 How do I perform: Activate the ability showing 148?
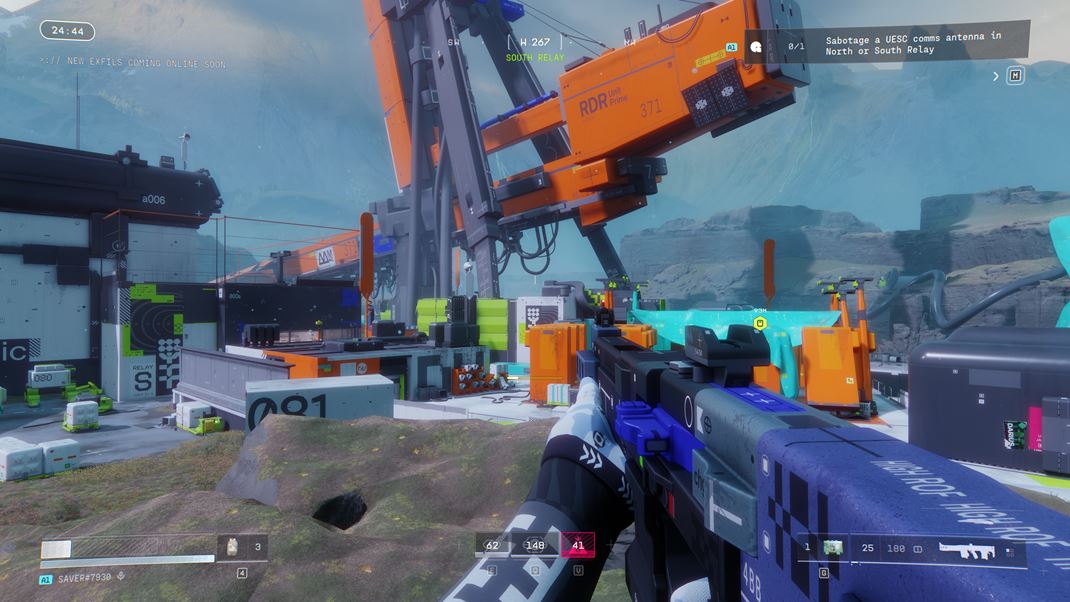point(535,546)
